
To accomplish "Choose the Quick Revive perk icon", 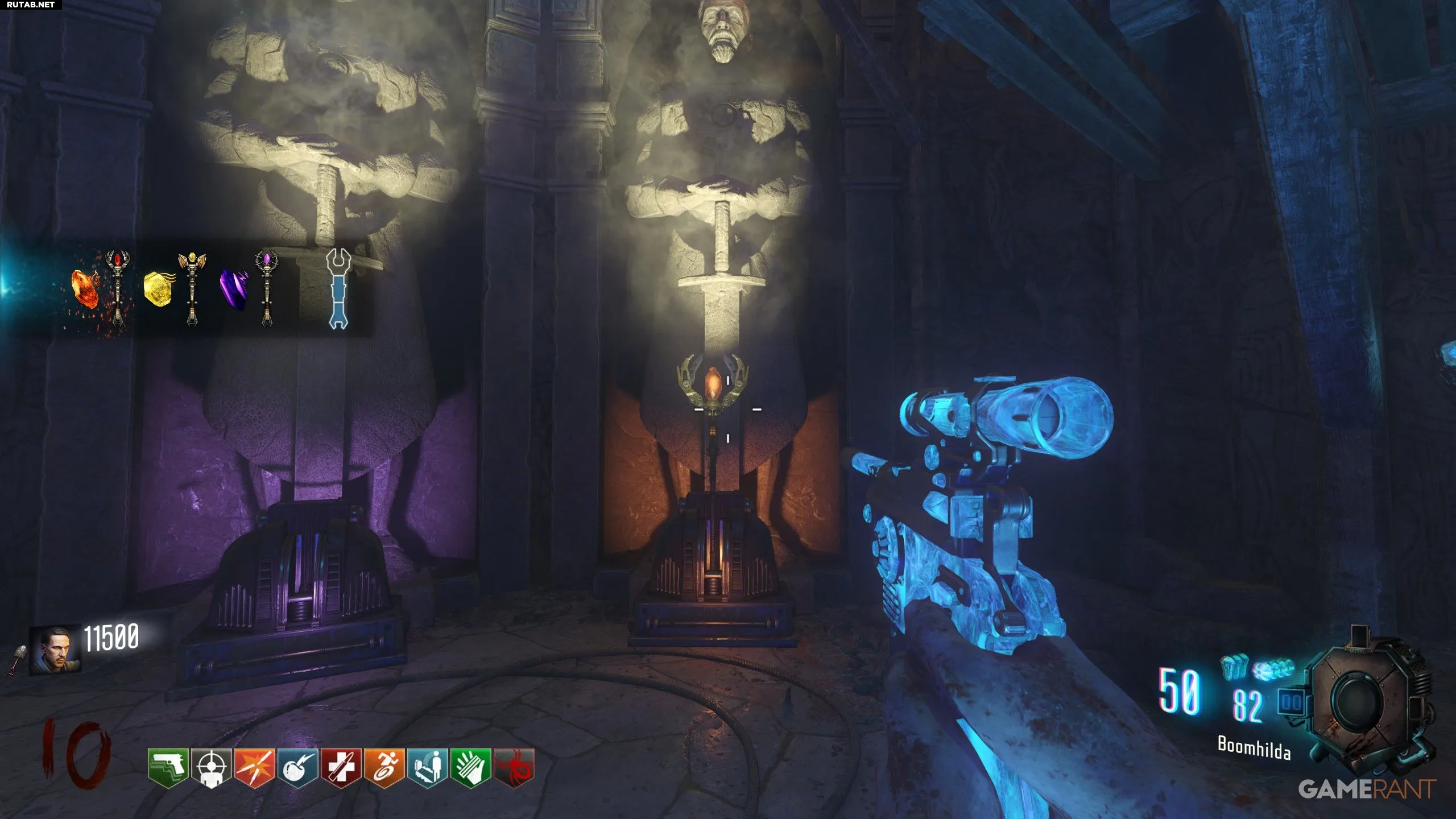I will [428, 768].
